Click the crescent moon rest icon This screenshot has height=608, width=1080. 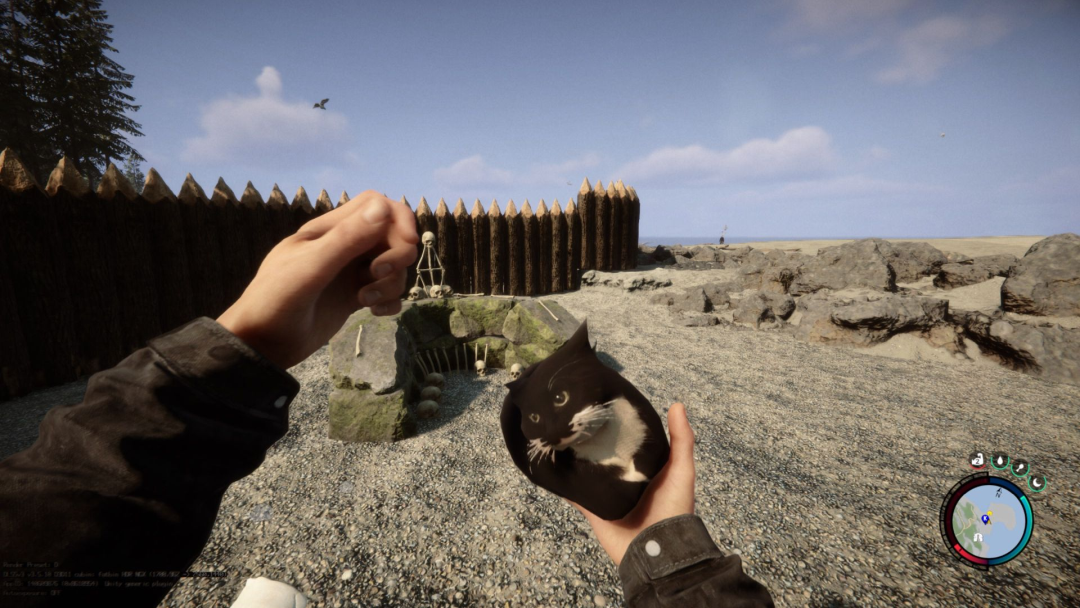pos(1036,482)
